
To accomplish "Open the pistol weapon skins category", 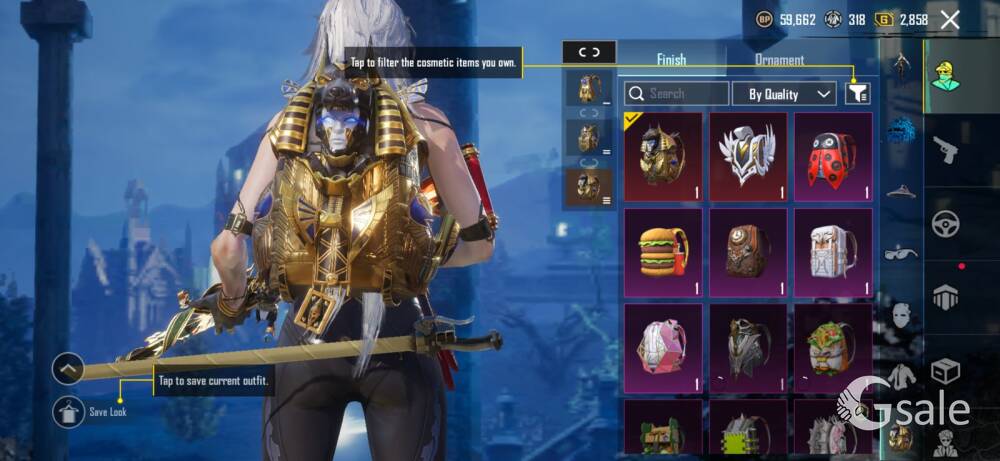I will pyautogui.click(x=946, y=149).
